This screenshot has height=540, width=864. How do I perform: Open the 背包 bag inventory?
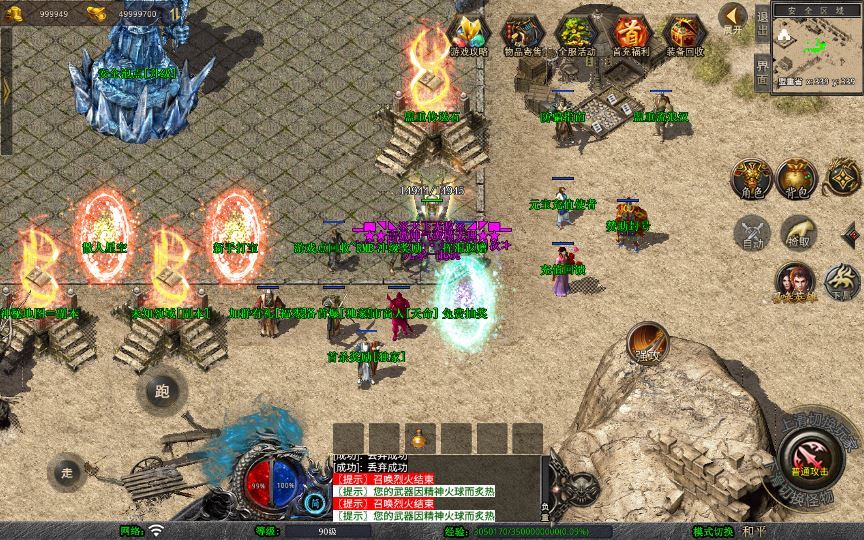797,178
